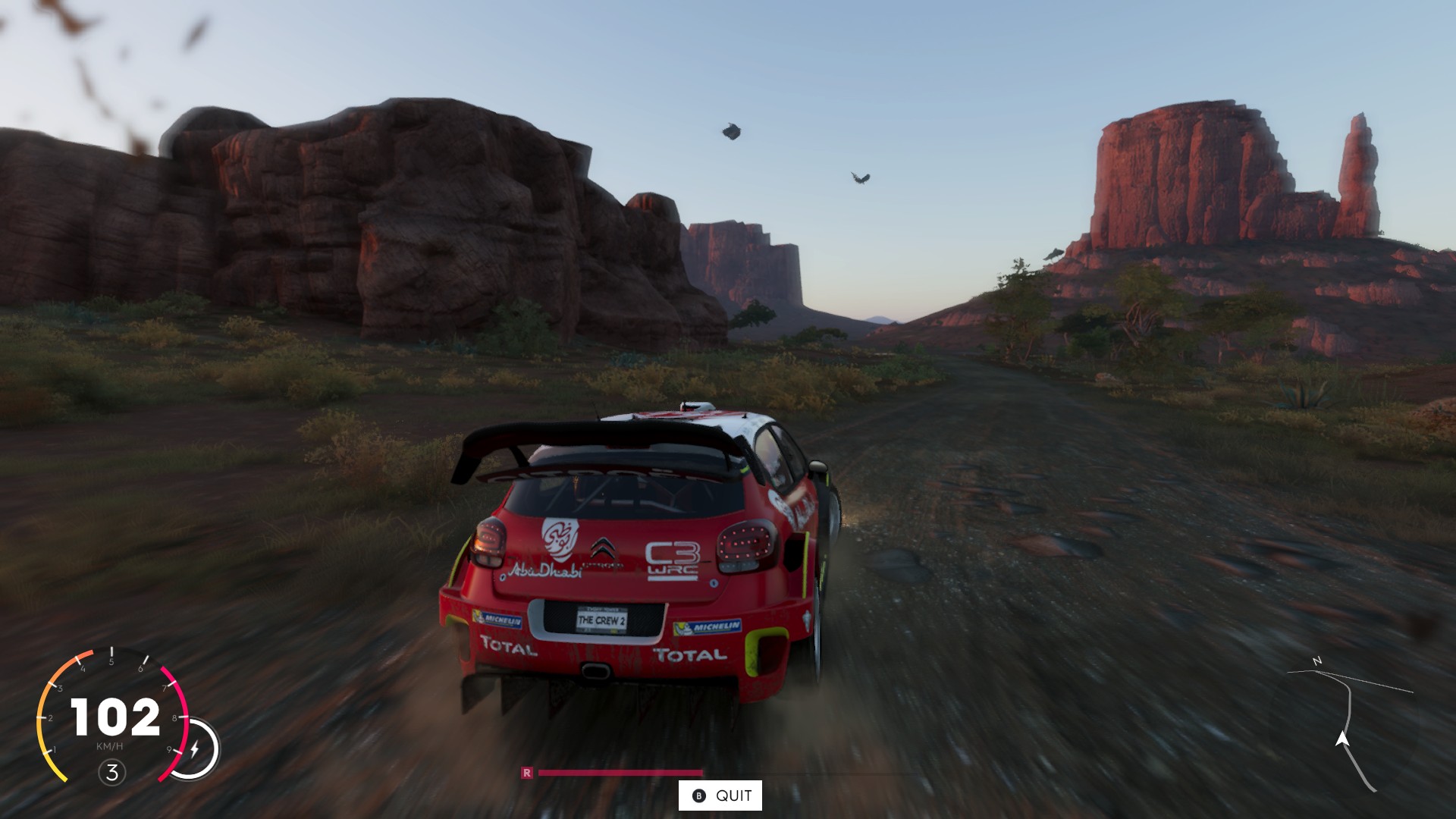Click the QUIT button
1456x819 pixels.
pyautogui.click(x=720, y=795)
